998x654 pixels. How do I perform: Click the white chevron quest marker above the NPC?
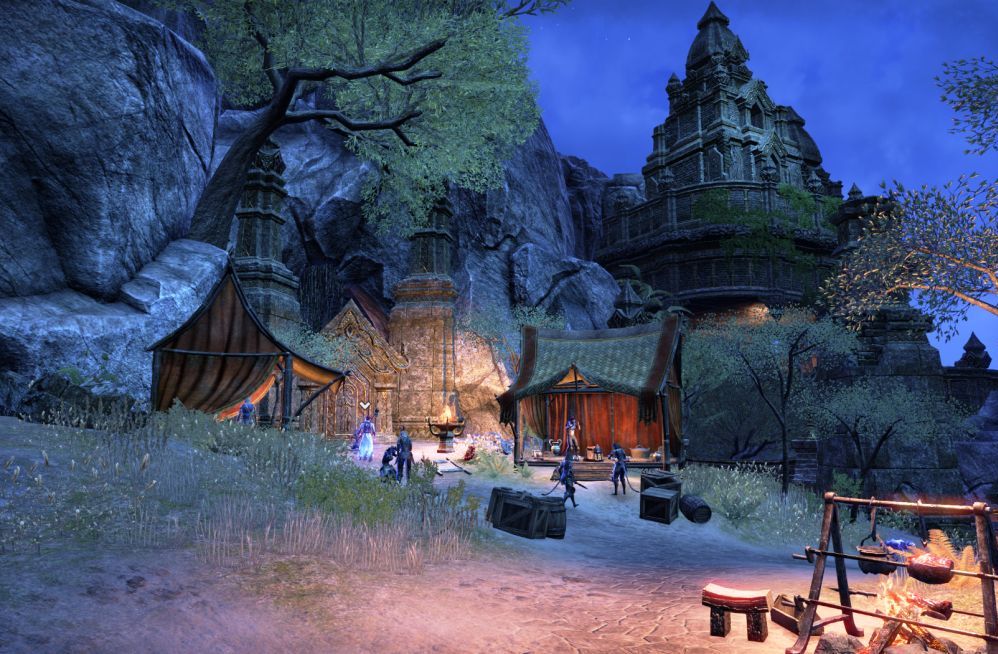(x=366, y=405)
